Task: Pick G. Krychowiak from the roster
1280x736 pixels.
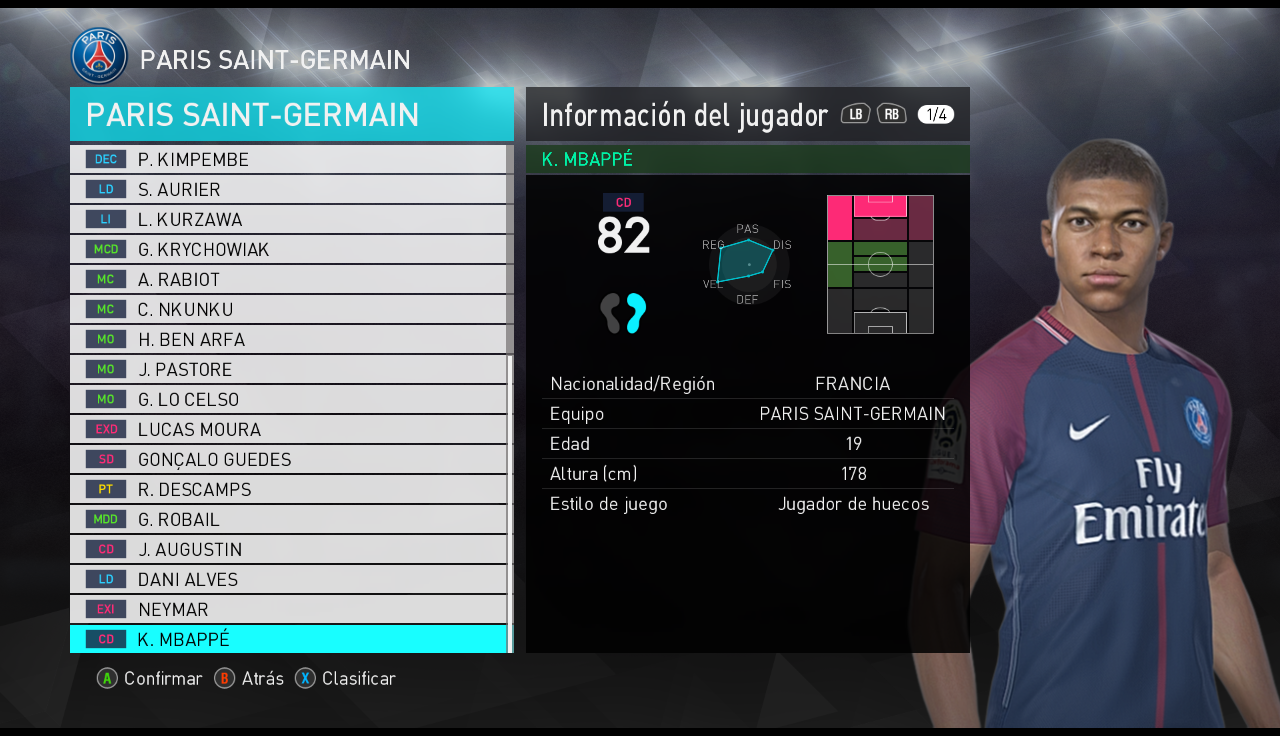Action: coord(288,250)
